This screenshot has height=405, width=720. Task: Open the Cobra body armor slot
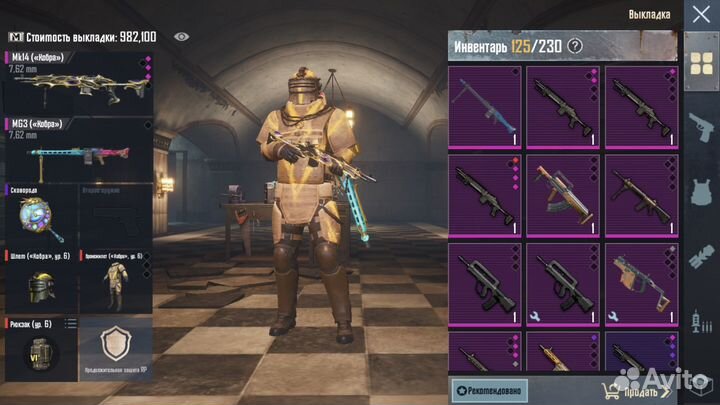(x=115, y=280)
